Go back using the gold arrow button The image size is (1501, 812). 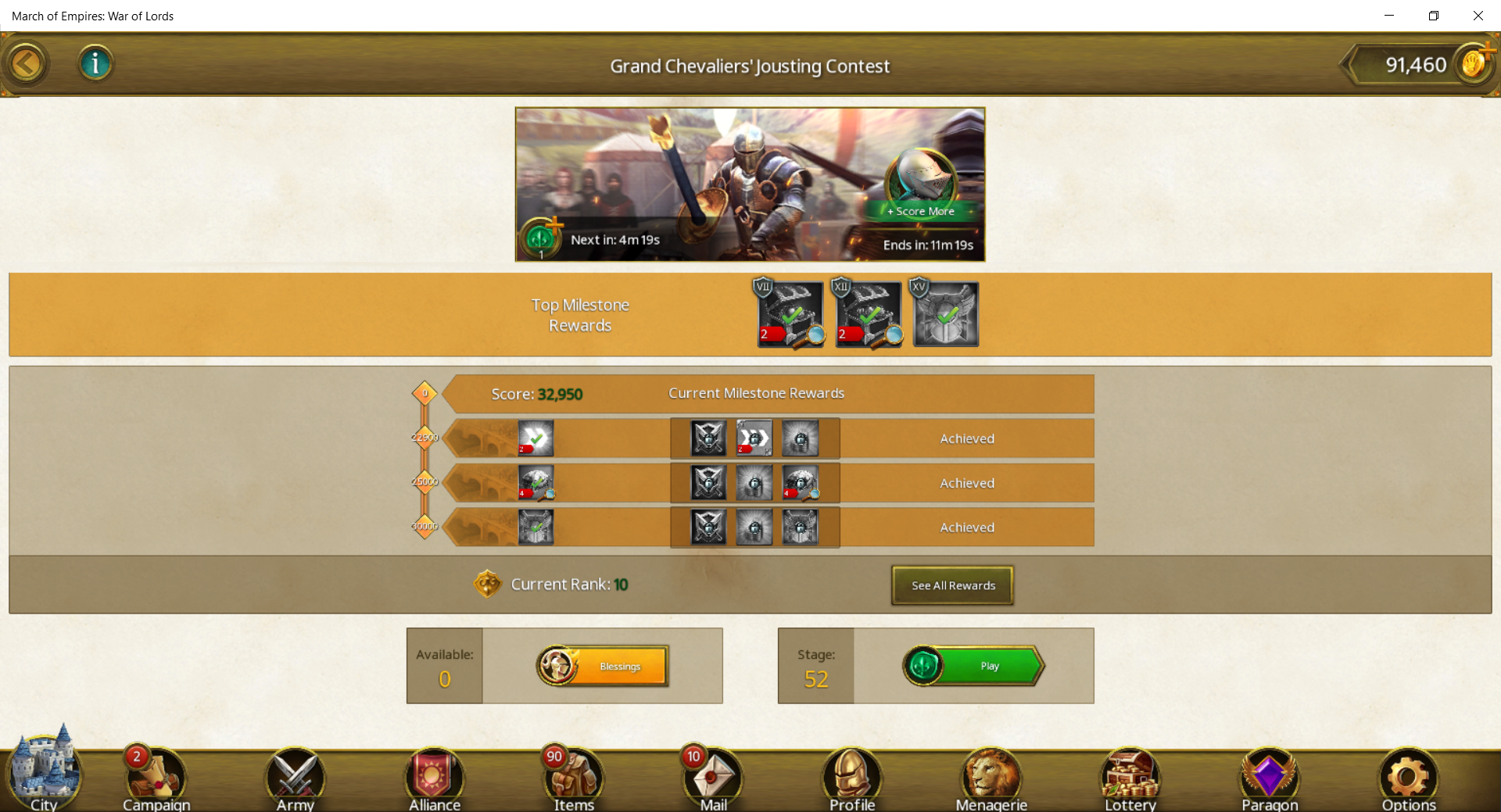(27, 64)
